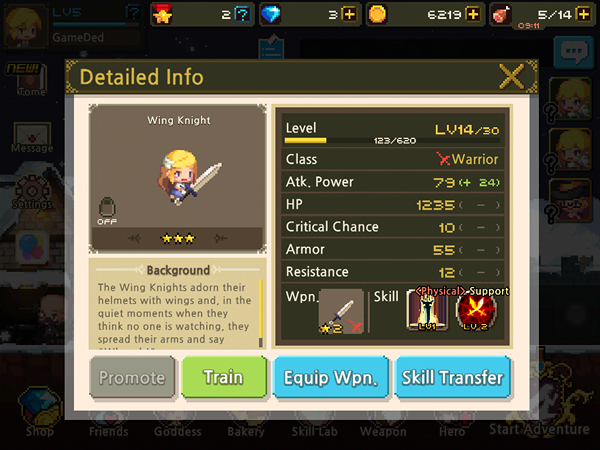Click the Wing Knight character portrait
Viewport: 600px width, 450px height.
point(178,180)
